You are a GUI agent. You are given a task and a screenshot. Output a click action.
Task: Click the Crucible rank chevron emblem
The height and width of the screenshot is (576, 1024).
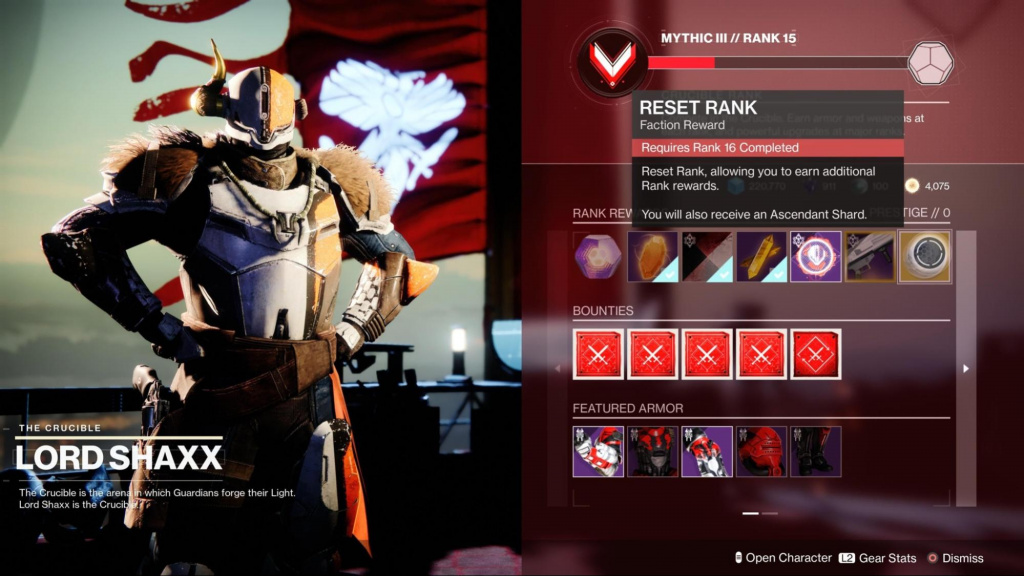coord(609,62)
